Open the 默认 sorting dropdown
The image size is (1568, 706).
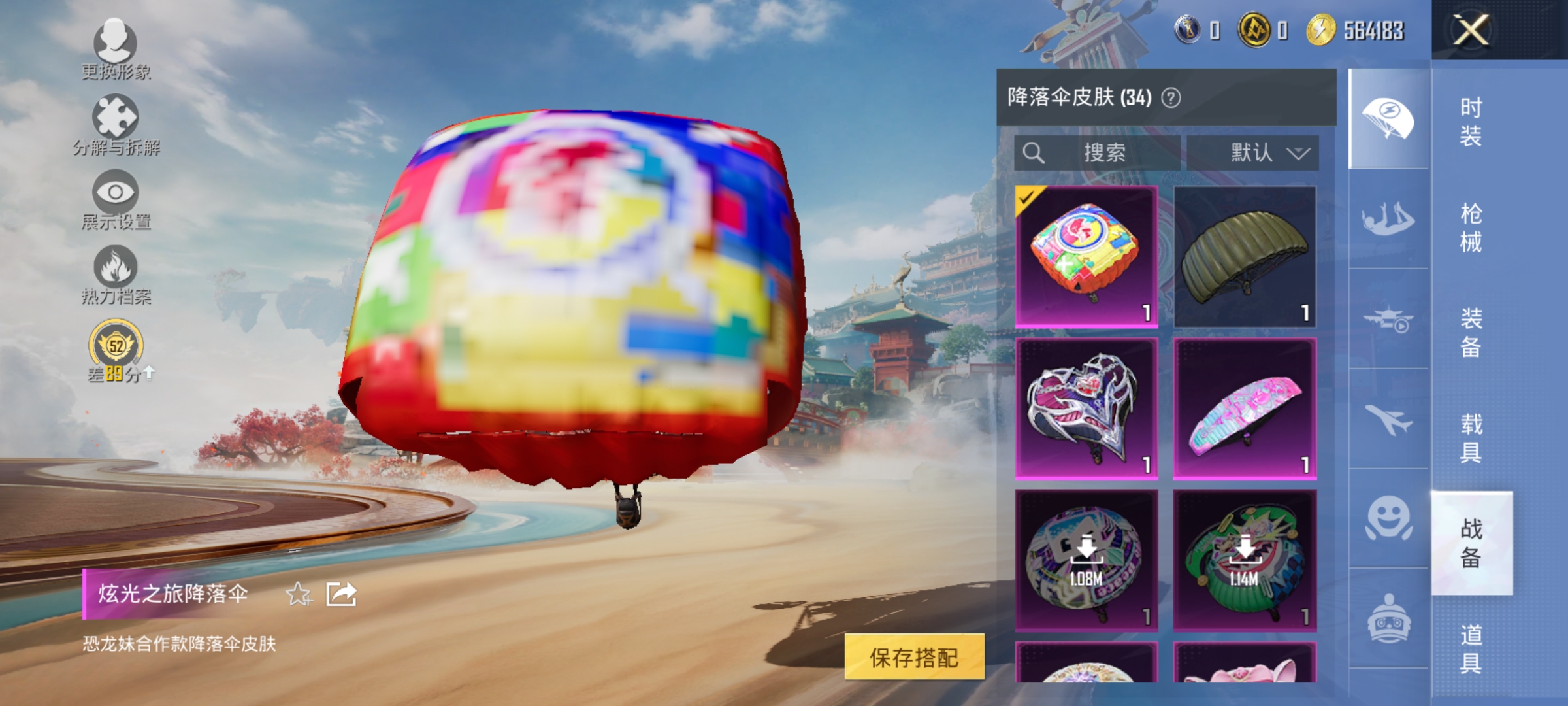click(x=1256, y=153)
